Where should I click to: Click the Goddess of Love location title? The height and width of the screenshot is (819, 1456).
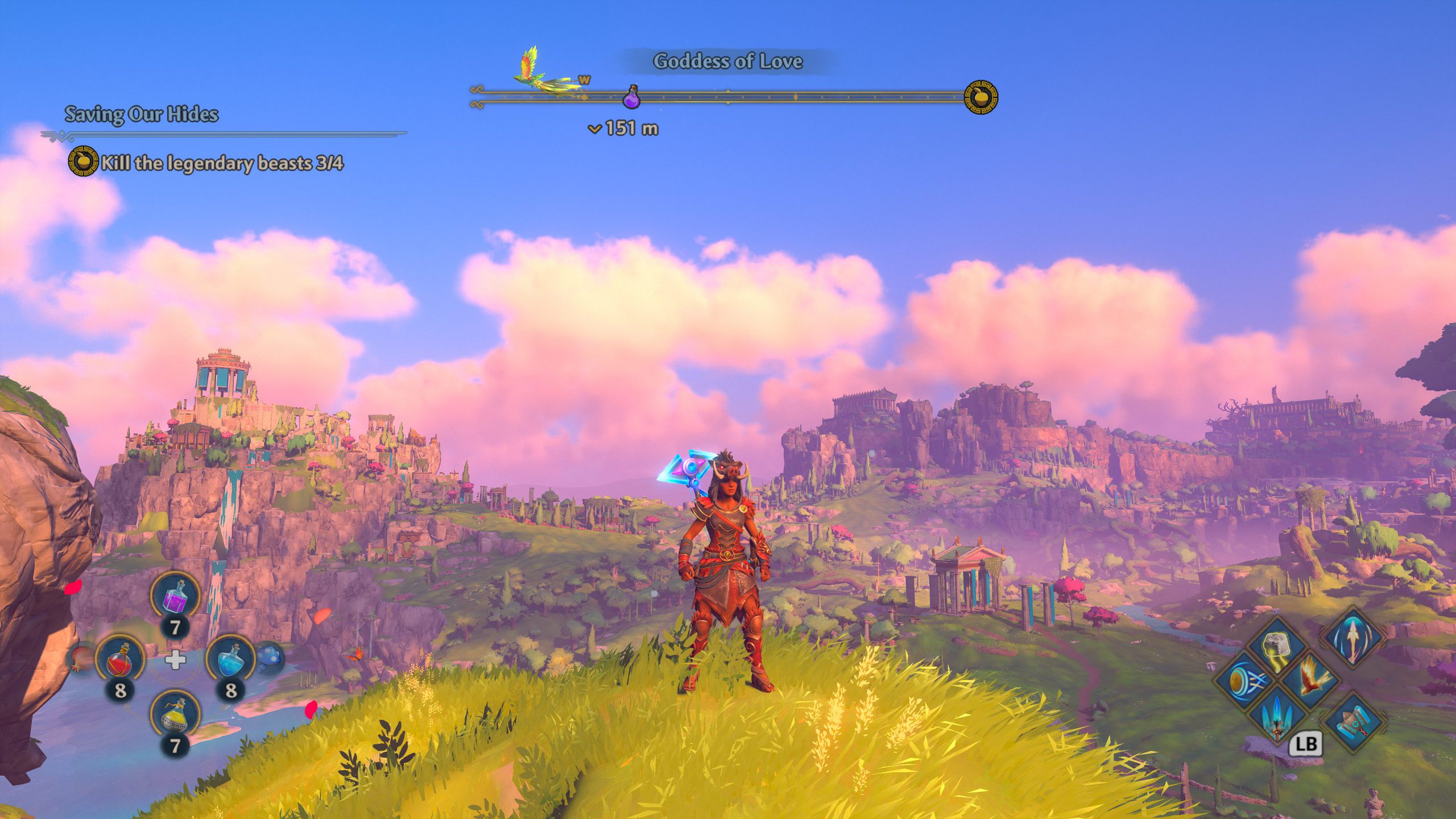[727, 61]
